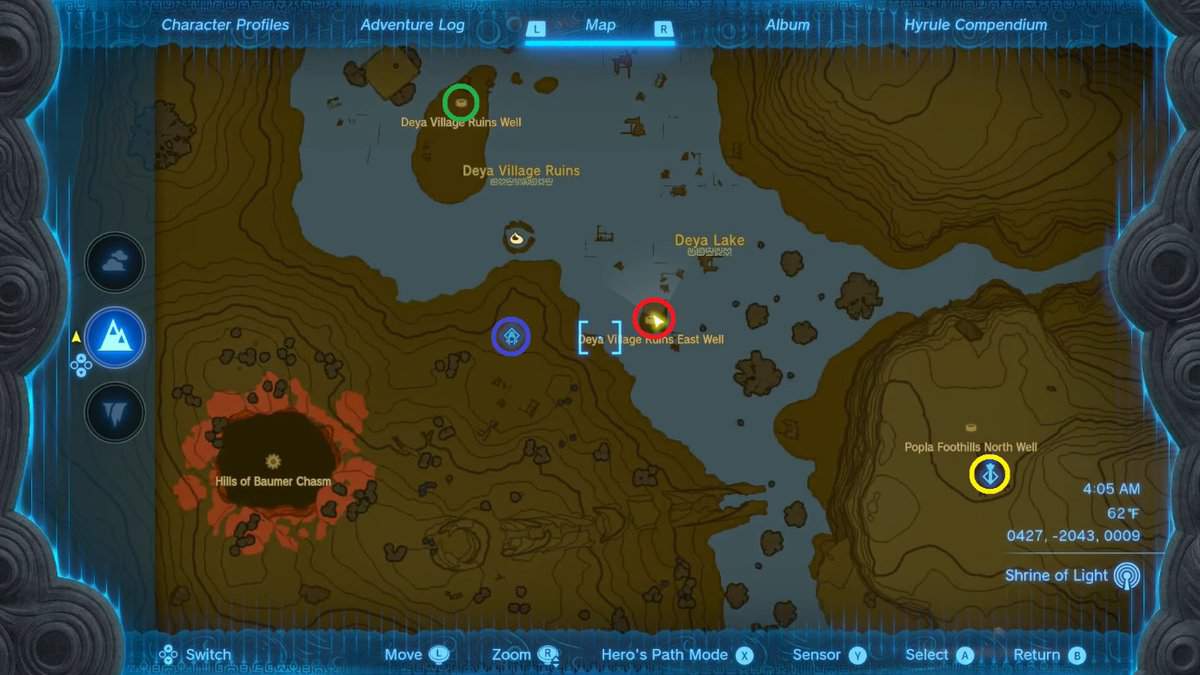
Task: Select the cave icon south of Deya Village Ruins
Action: click(x=517, y=238)
